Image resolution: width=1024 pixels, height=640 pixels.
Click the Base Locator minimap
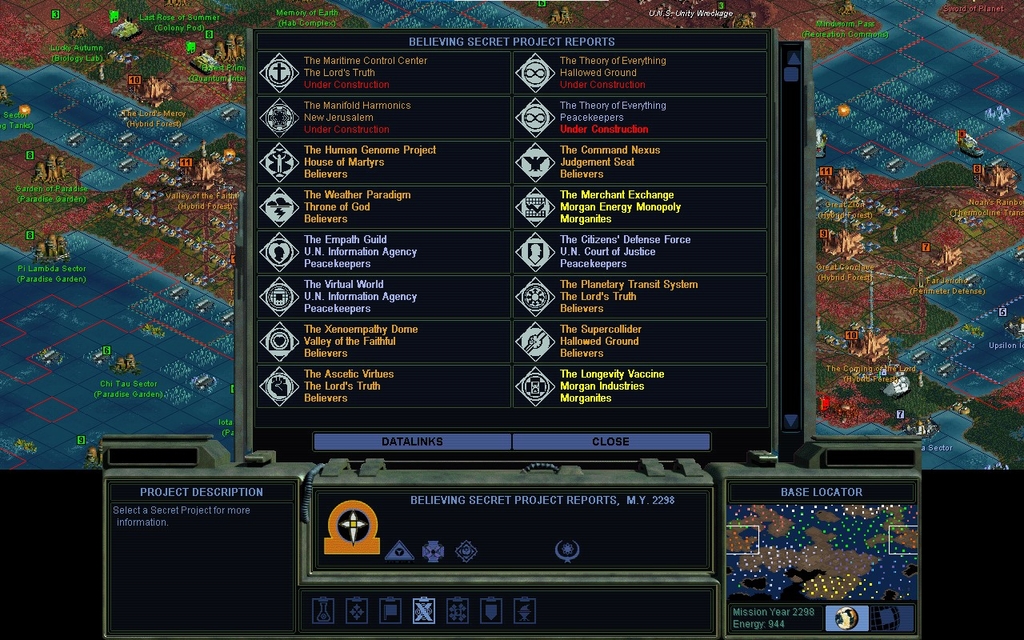pos(821,551)
